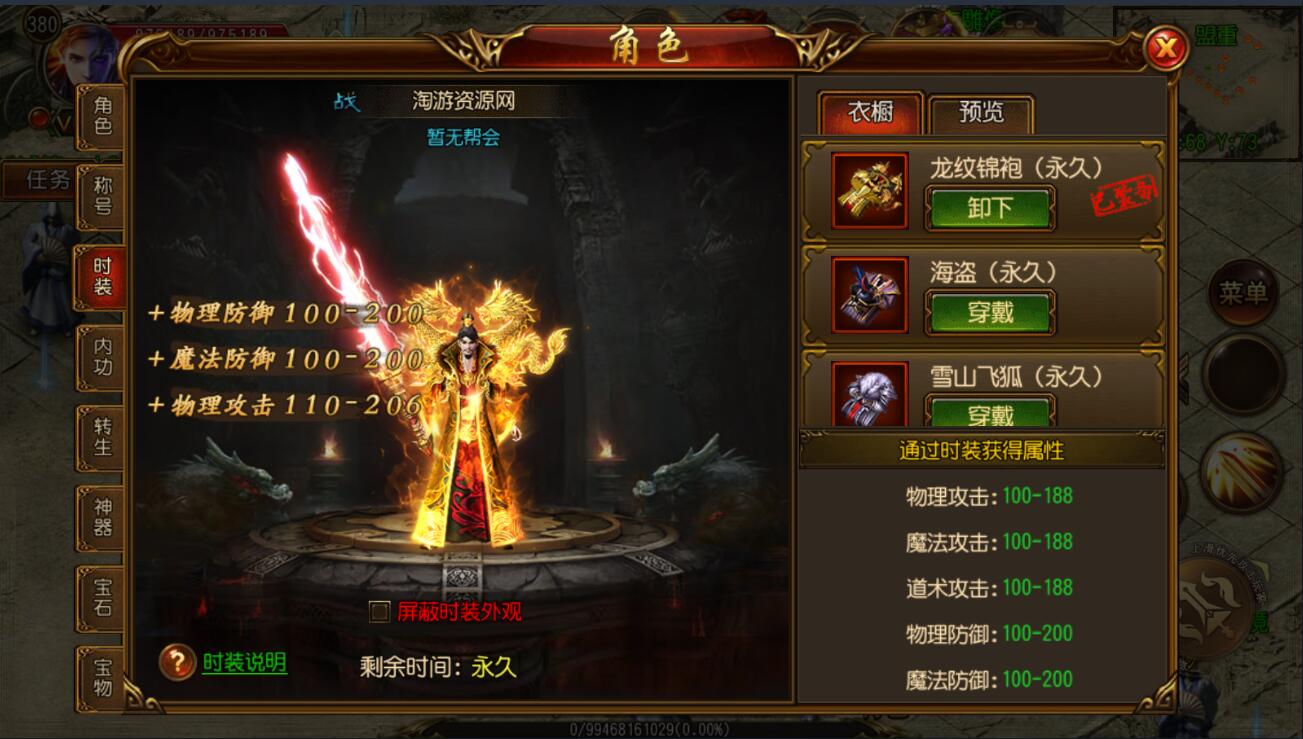Viewport: 1303px width, 739px height.
Task: Equip the 雪山飞狐 costume with 穿戴
Action: click(990, 414)
